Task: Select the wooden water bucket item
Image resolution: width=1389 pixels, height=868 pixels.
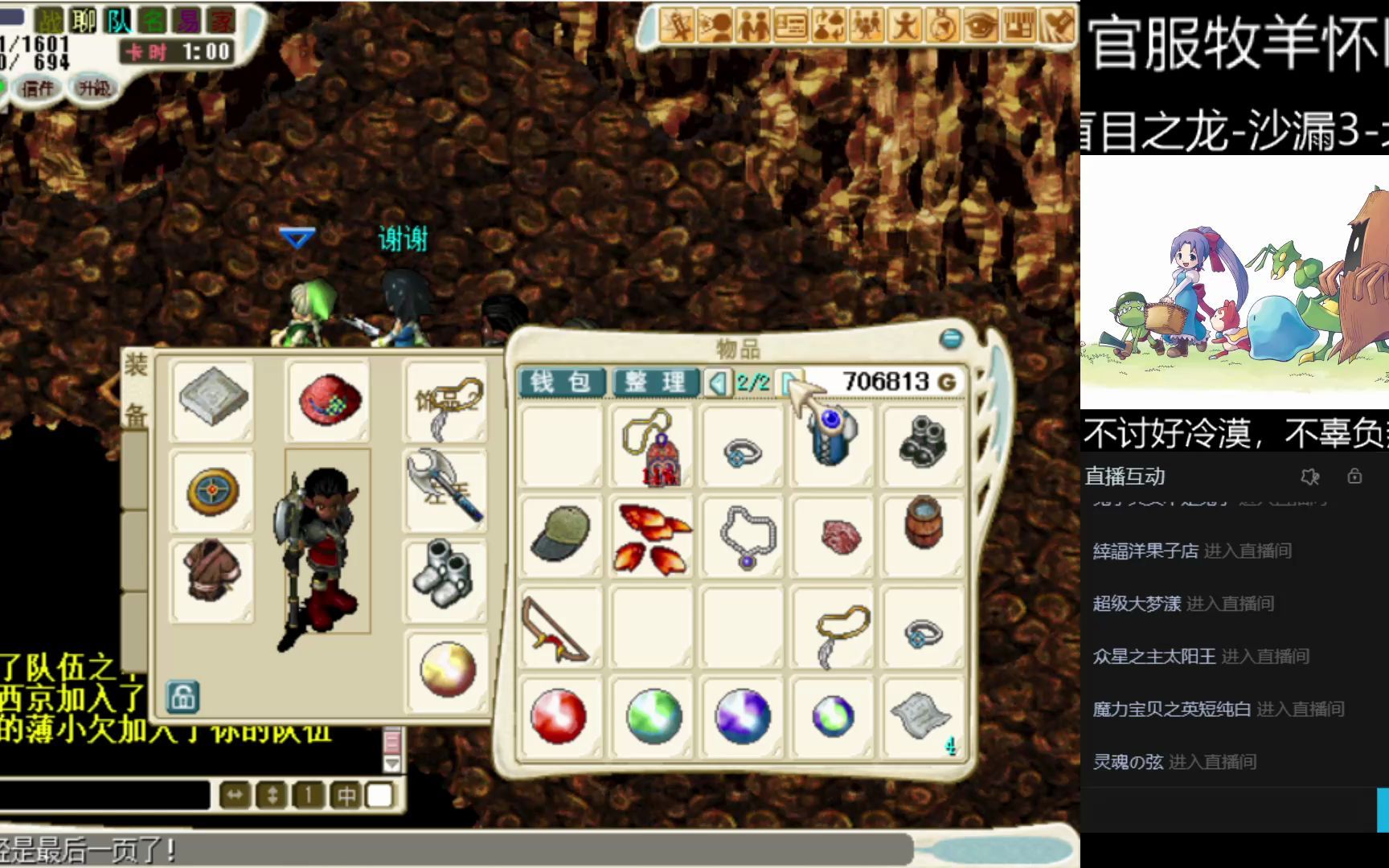Action: point(922,522)
